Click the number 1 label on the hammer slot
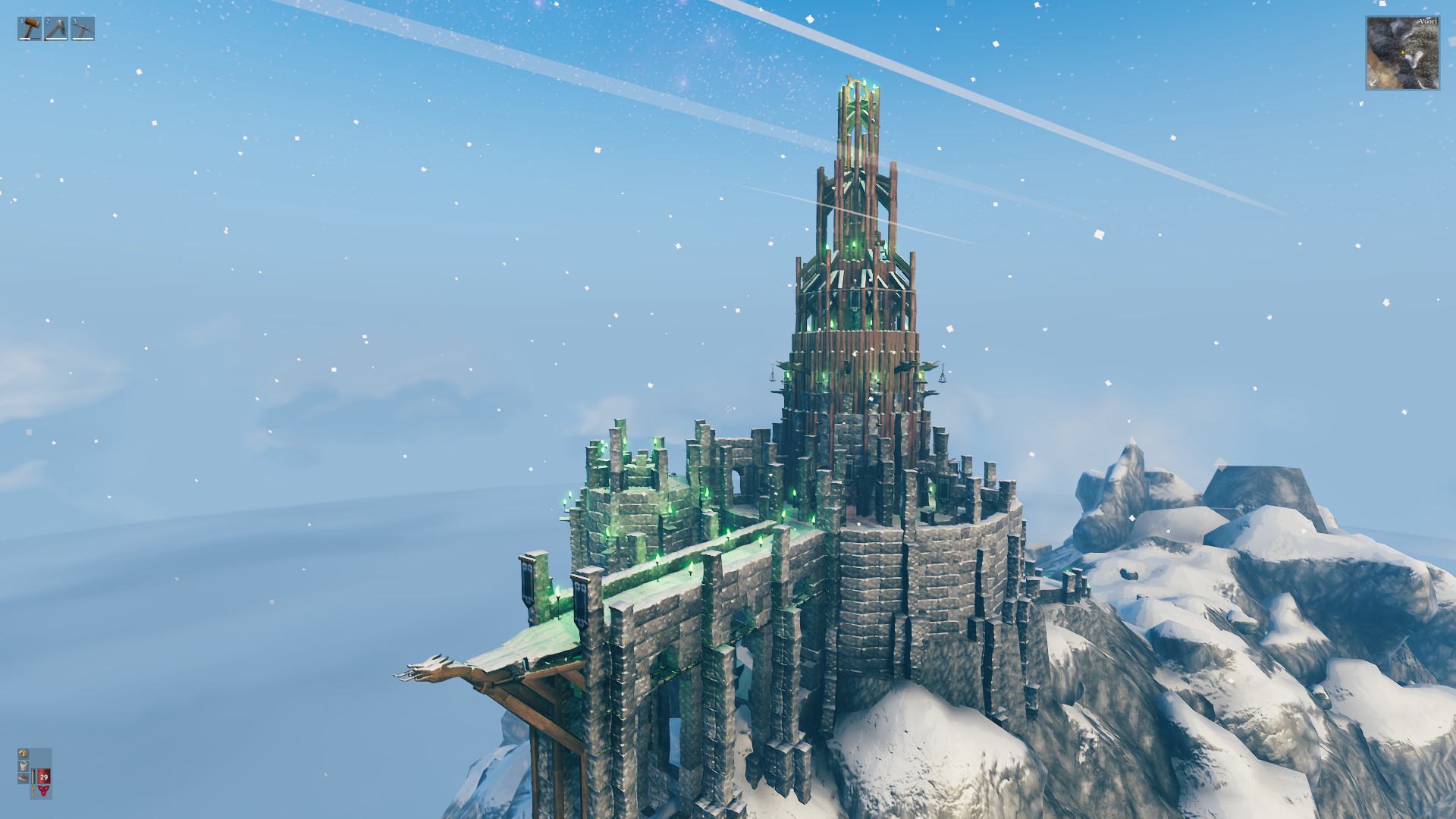This screenshot has width=1456, height=819. coord(21,21)
